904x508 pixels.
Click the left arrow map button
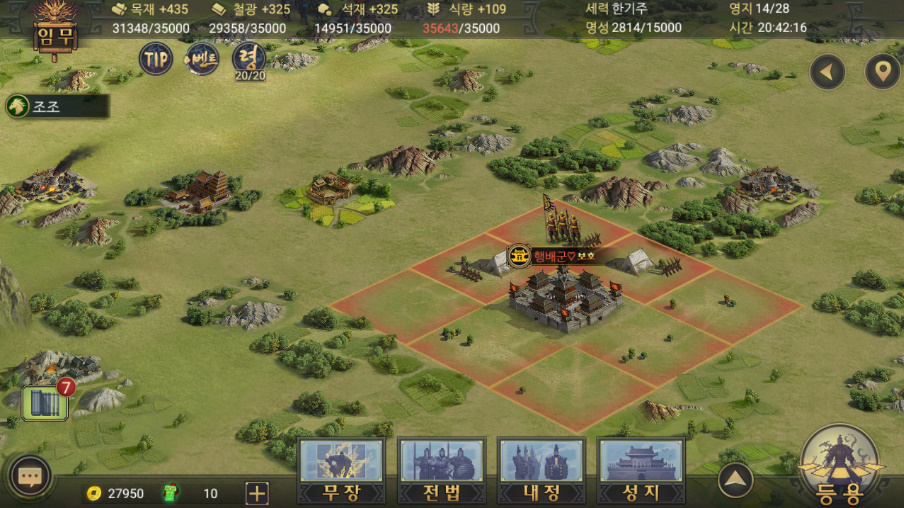(827, 72)
